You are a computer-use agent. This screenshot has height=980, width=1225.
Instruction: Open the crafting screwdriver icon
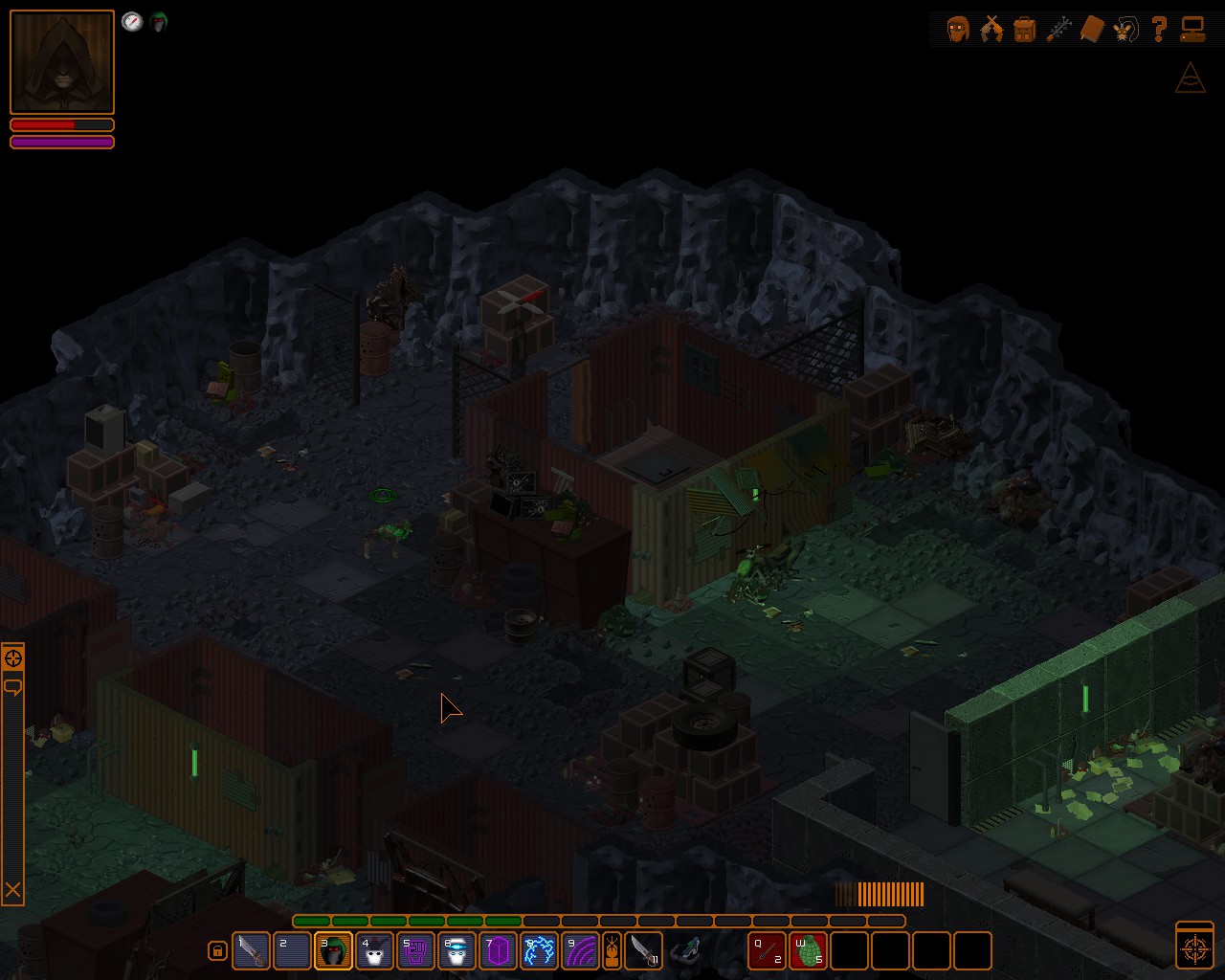click(1058, 29)
